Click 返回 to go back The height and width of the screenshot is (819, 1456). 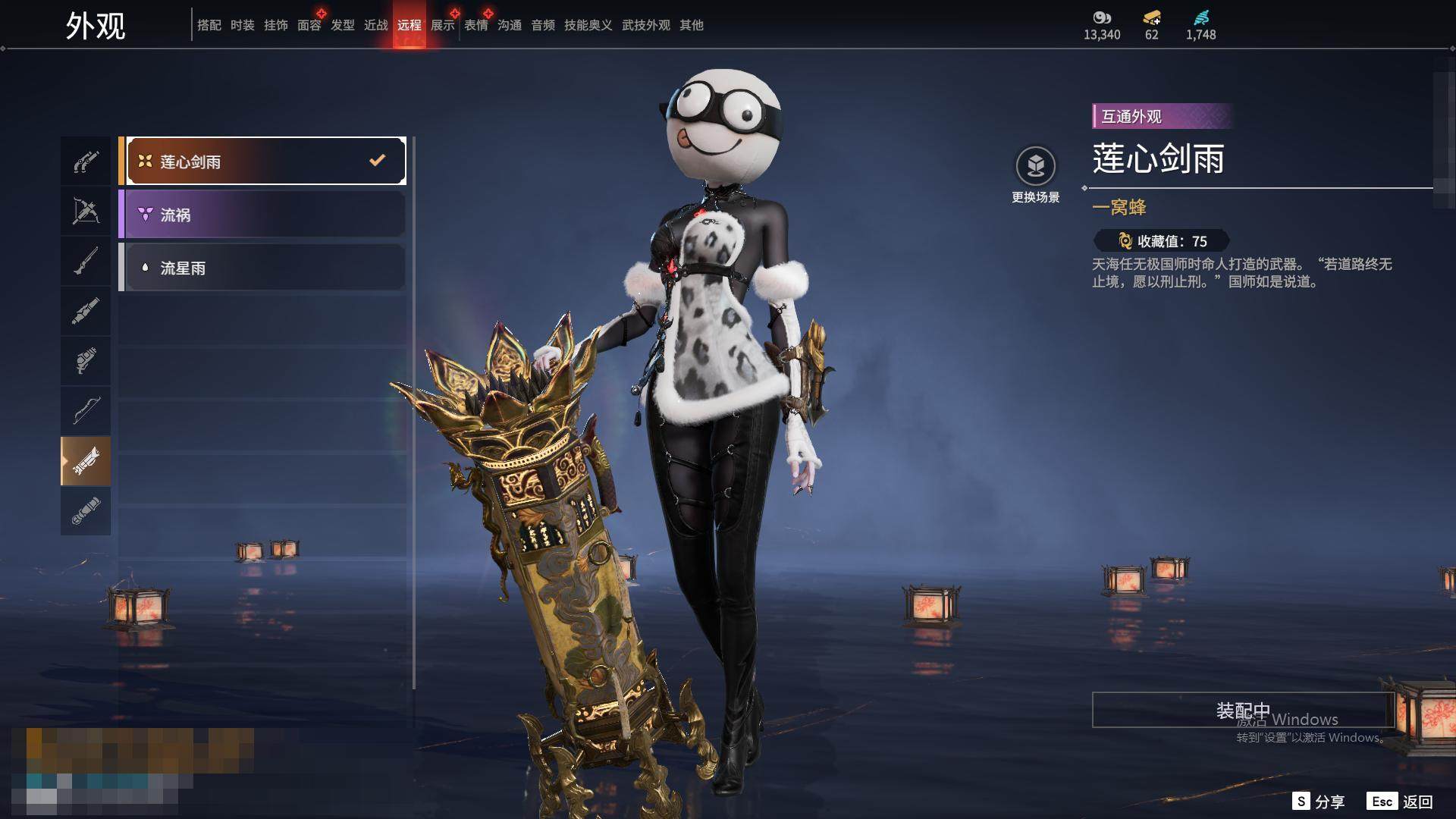pos(1401,802)
